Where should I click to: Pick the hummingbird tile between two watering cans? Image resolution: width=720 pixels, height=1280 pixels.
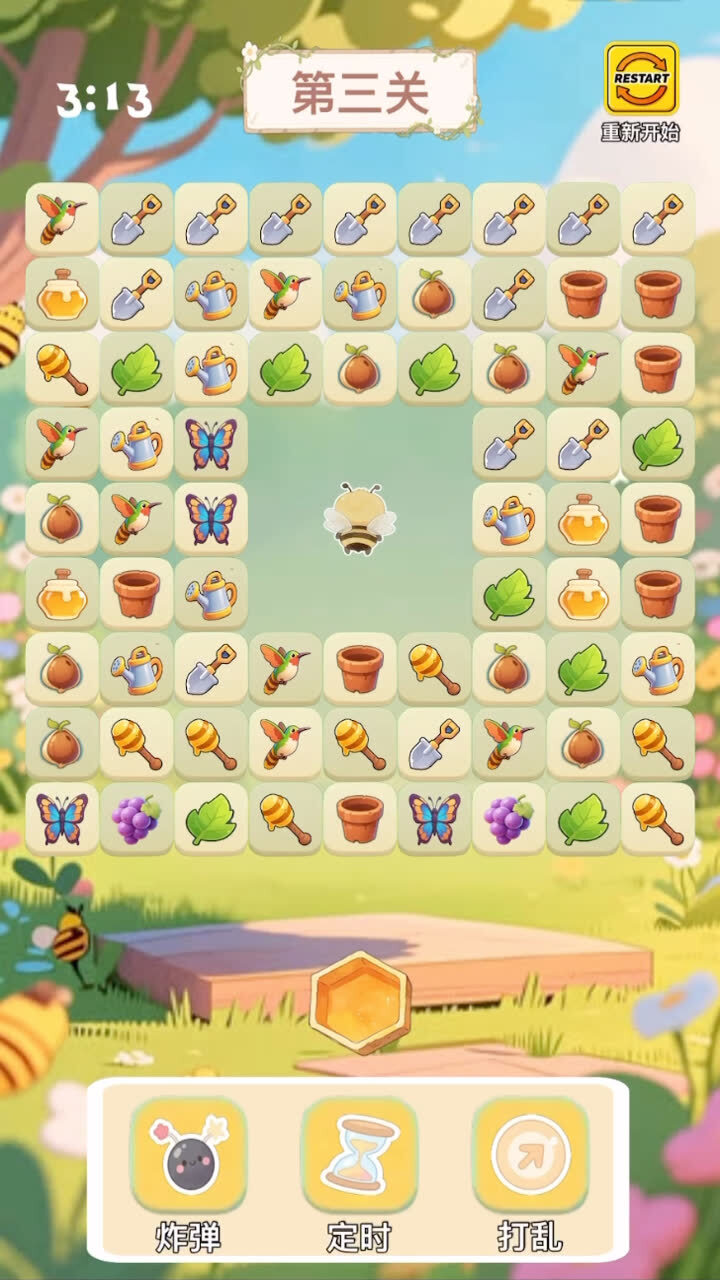click(285, 294)
